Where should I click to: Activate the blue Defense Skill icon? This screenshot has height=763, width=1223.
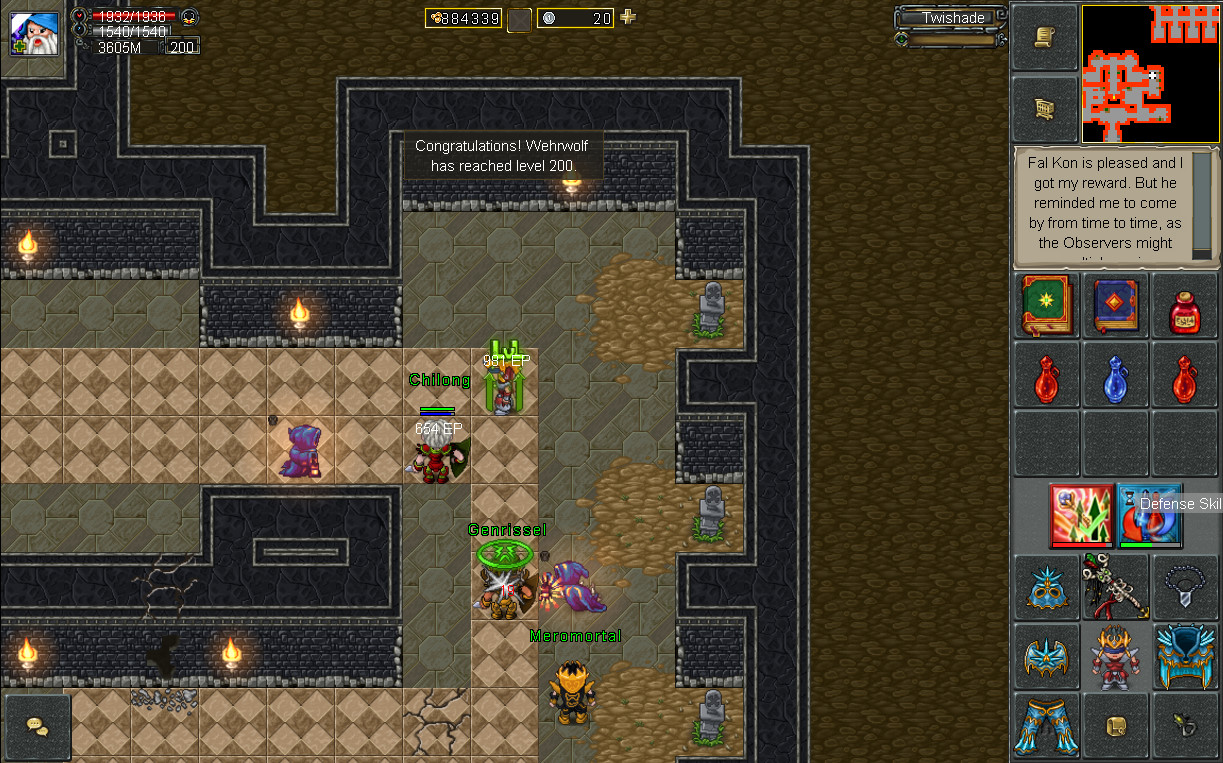(x=1149, y=514)
